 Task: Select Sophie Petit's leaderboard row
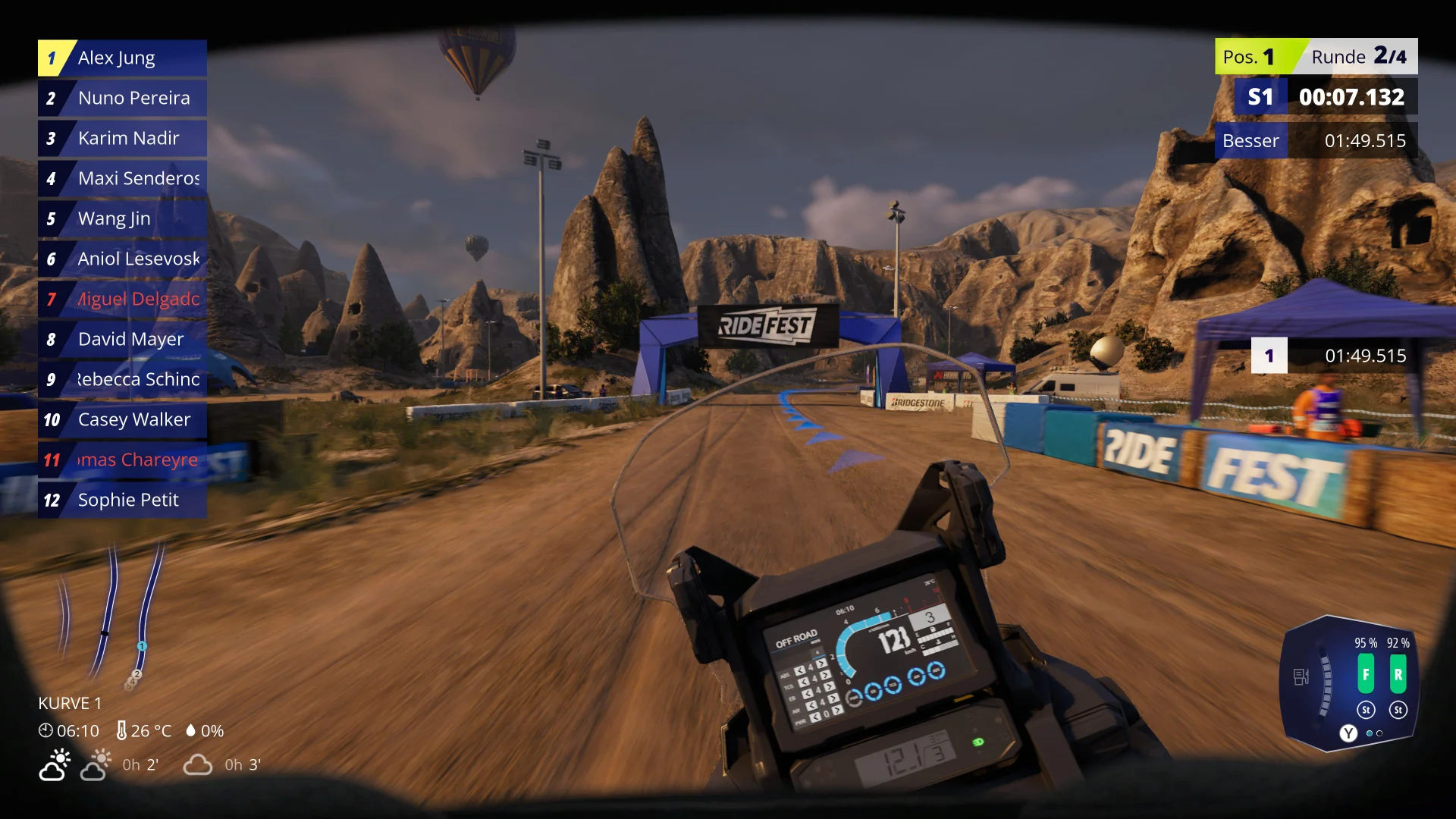tap(122, 500)
